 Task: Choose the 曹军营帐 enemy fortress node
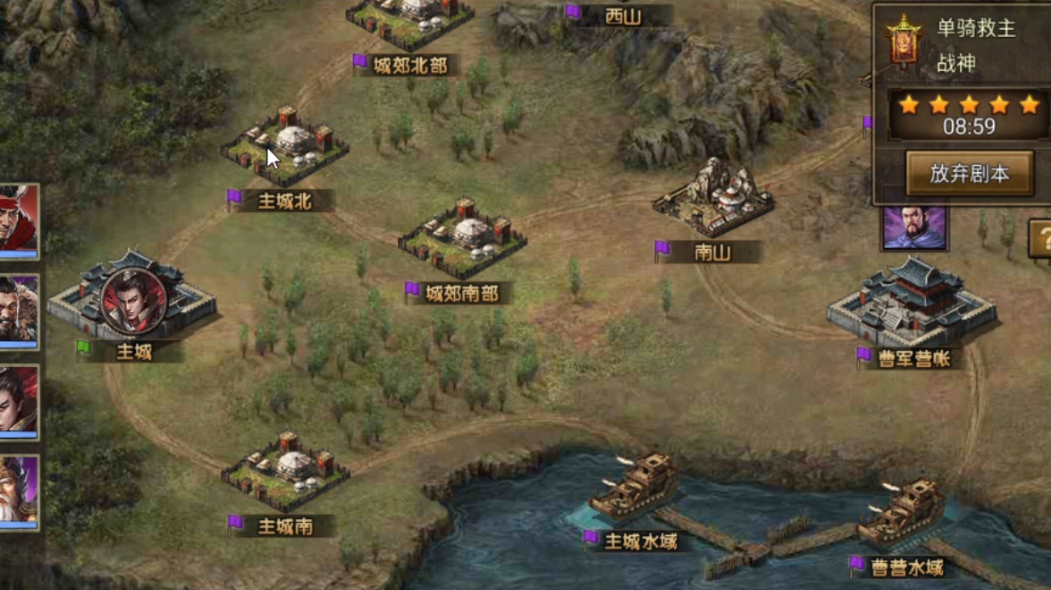pyautogui.click(x=912, y=300)
